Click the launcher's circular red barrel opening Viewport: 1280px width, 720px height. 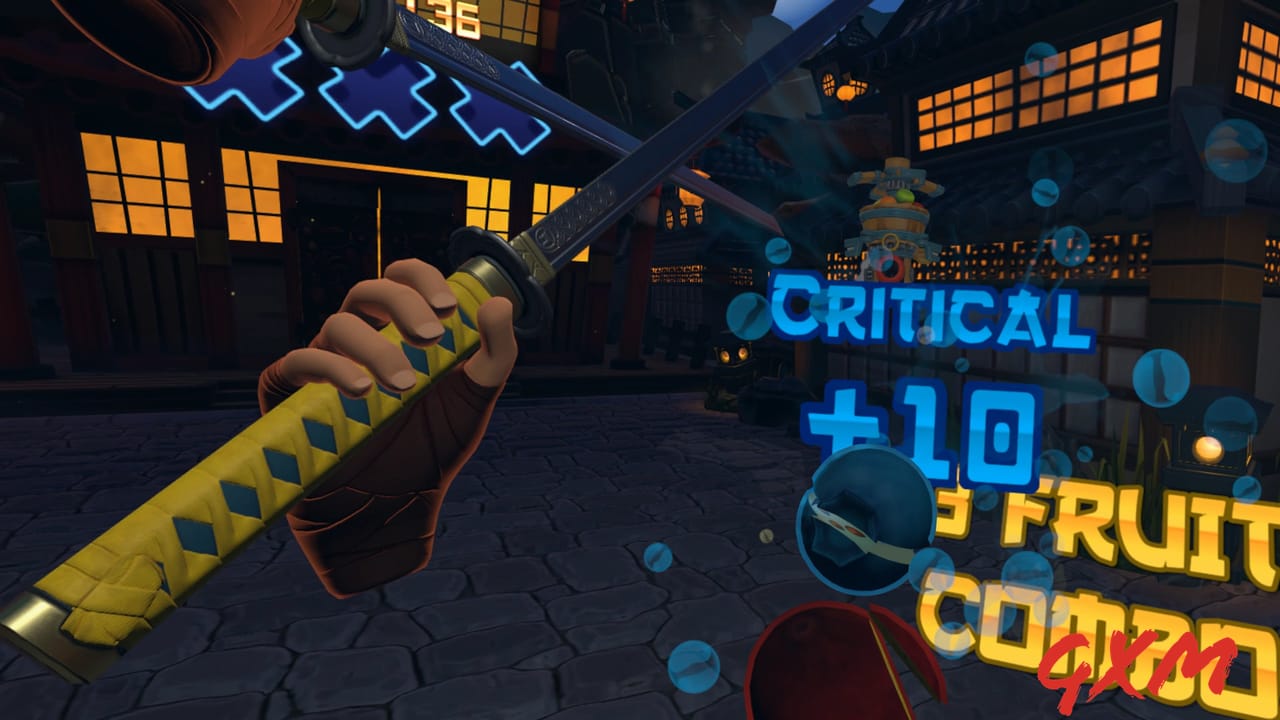pyautogui.click(x=889, y=266)
